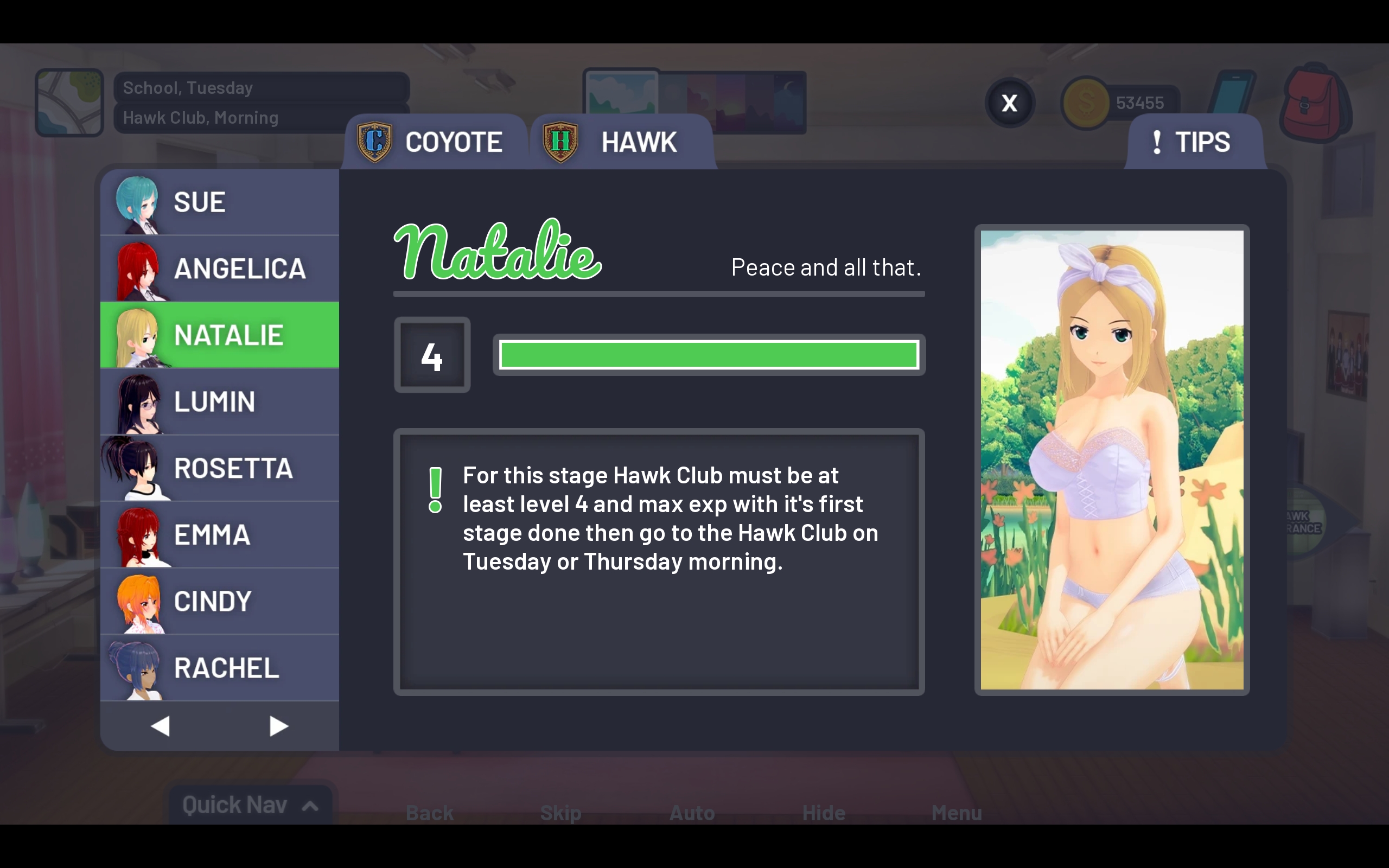
Task: Choose Emma from the list
Action: (220, 535)
